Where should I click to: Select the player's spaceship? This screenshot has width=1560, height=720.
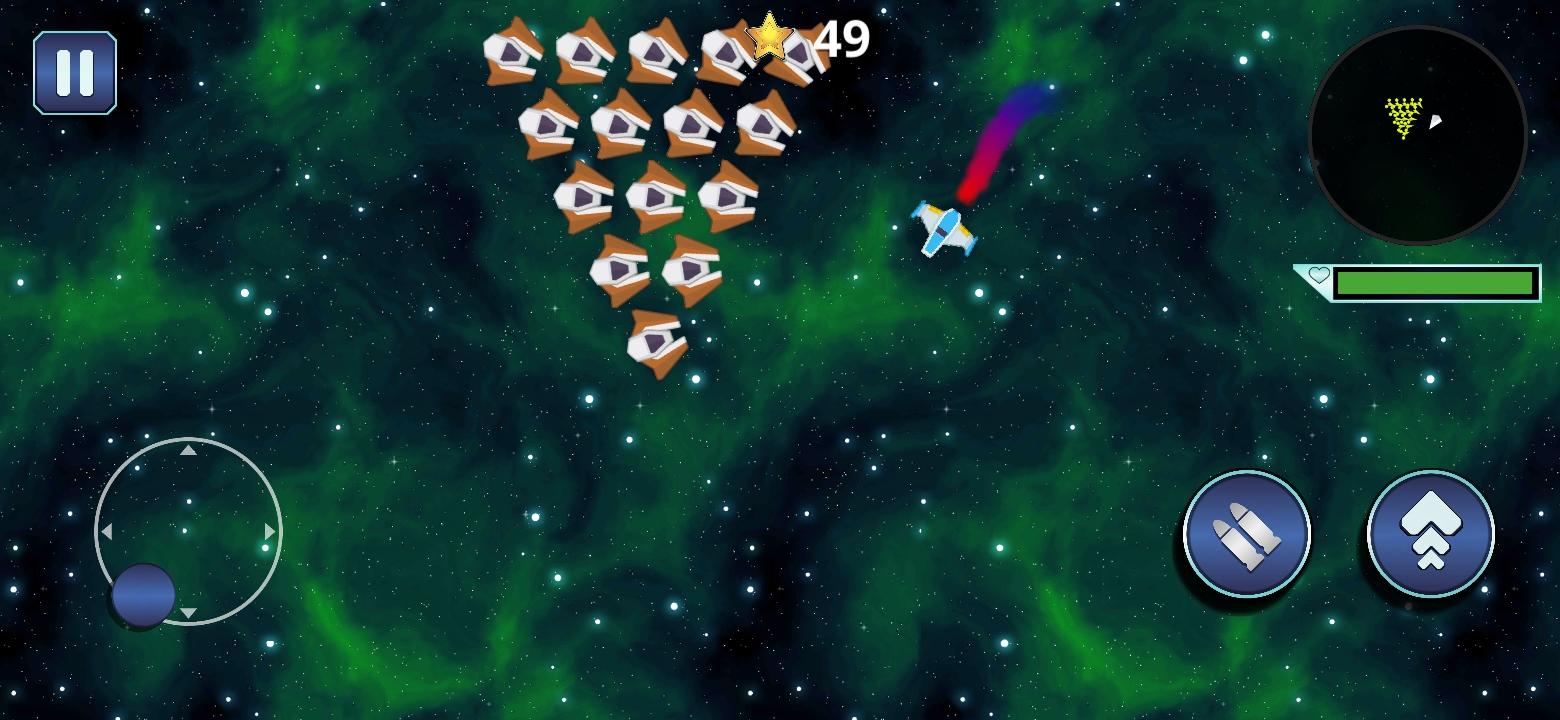click(x=944, y=230)
